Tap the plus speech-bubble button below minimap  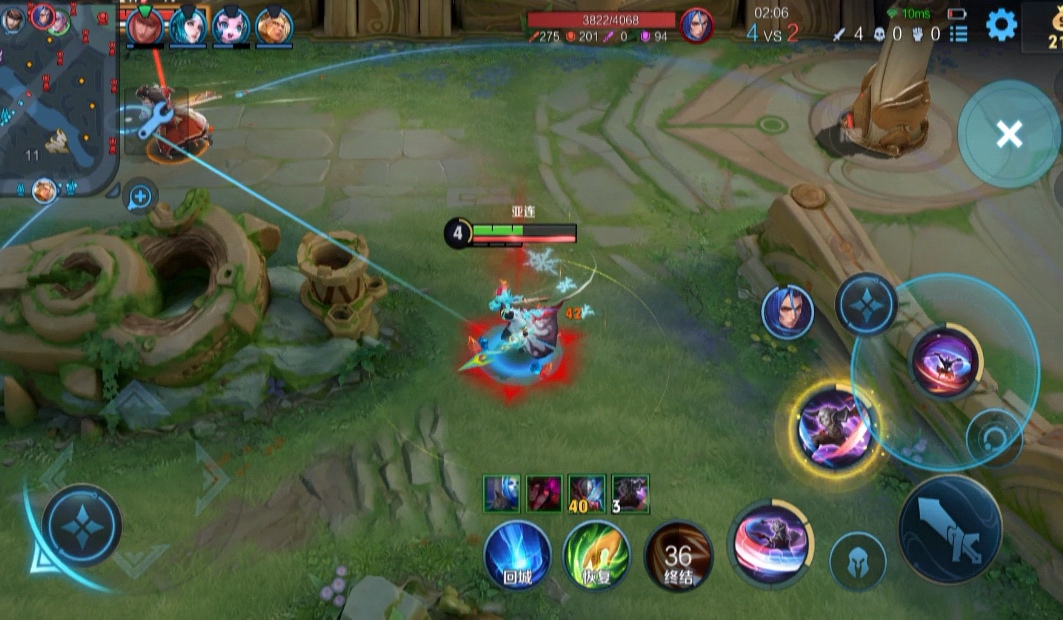coord(140,197)
